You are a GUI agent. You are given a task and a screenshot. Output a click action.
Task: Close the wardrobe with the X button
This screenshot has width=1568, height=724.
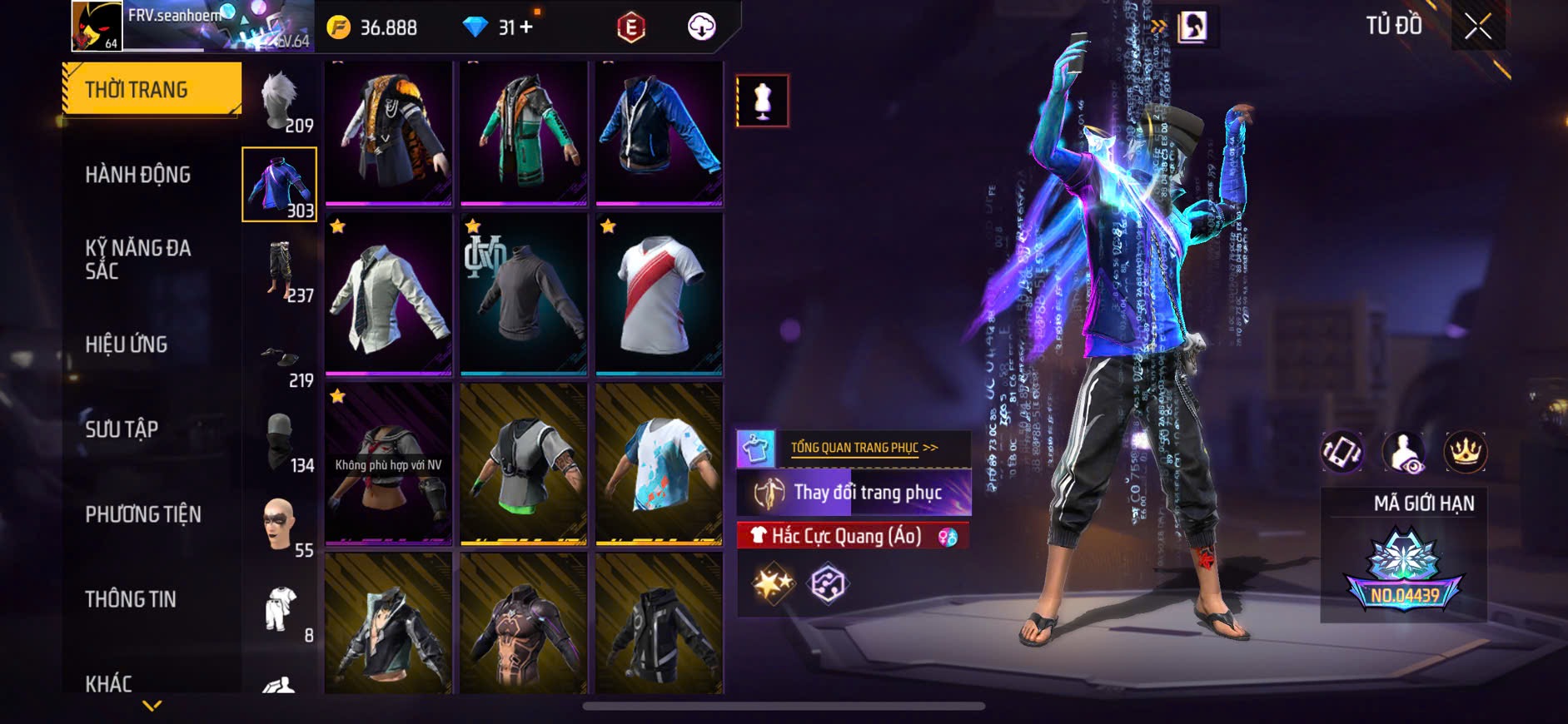1478,27
